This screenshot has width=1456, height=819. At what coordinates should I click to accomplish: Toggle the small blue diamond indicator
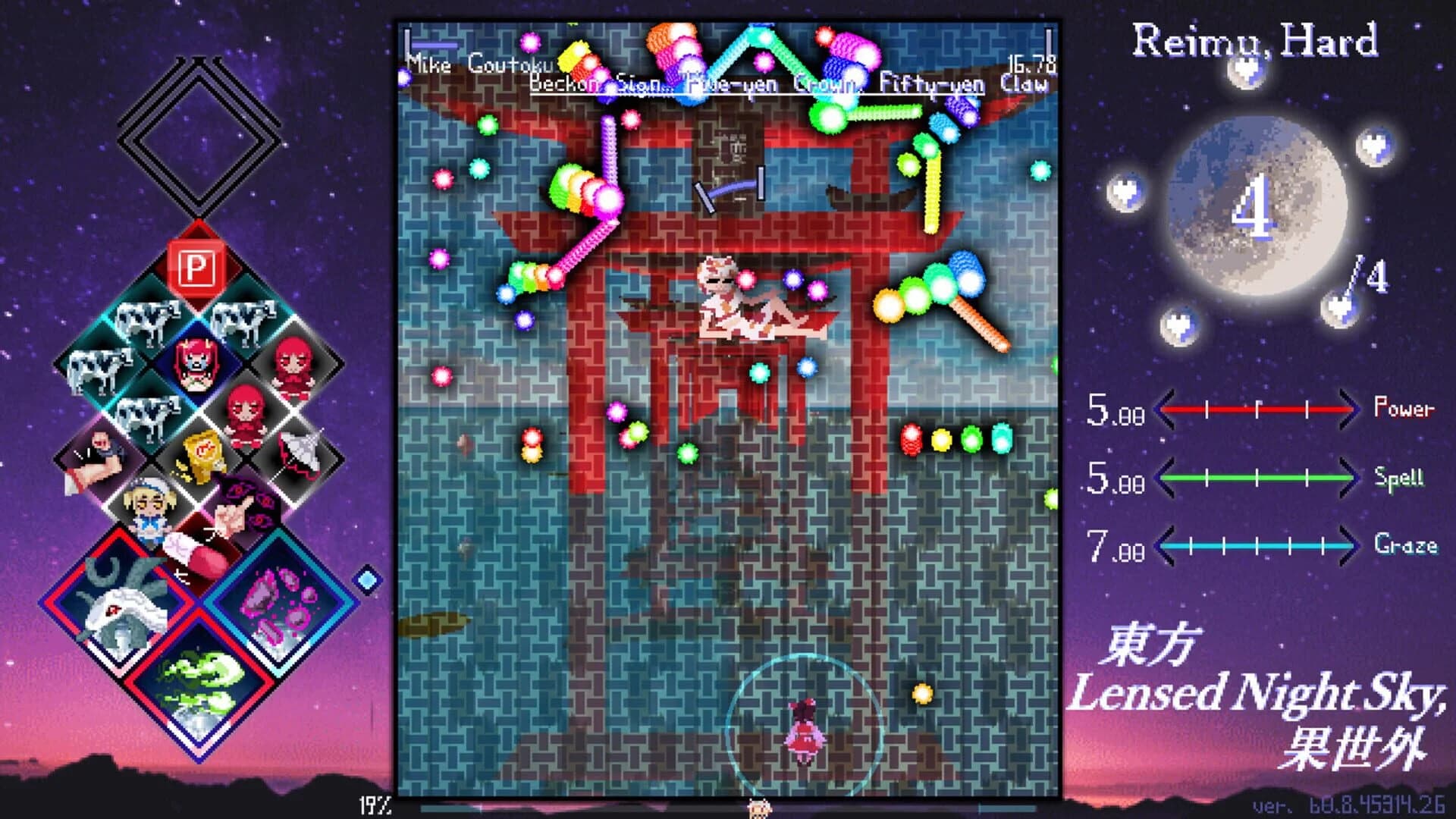(x=366, y=580)
